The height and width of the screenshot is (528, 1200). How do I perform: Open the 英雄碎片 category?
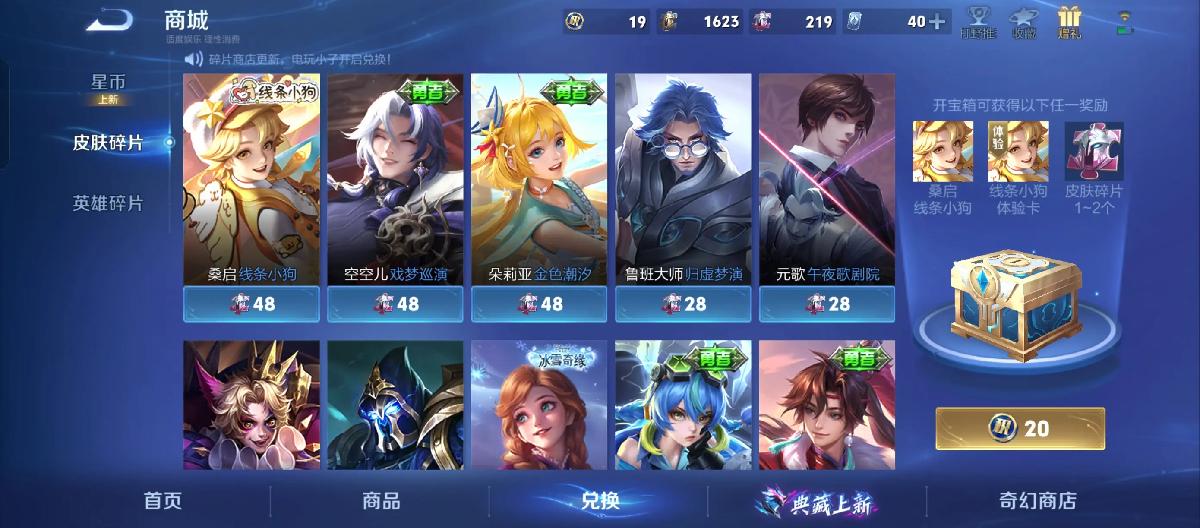(108, 203)
